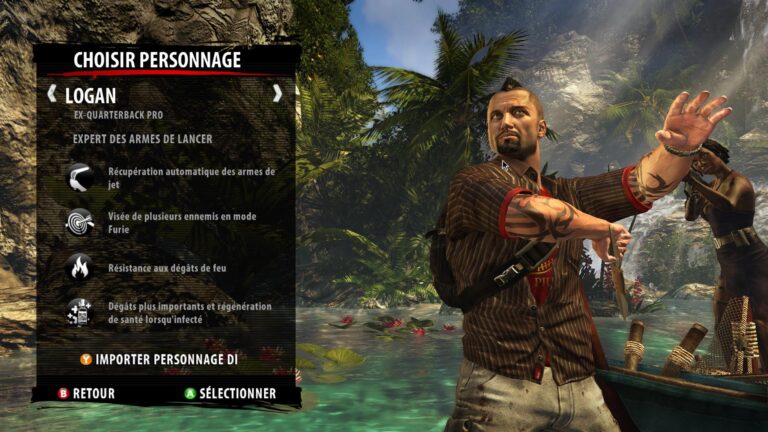The width and height of the screenshot is (768, 432).
Task: Select the infected health regeneration skill icon
Action: [x=79, y=312]
